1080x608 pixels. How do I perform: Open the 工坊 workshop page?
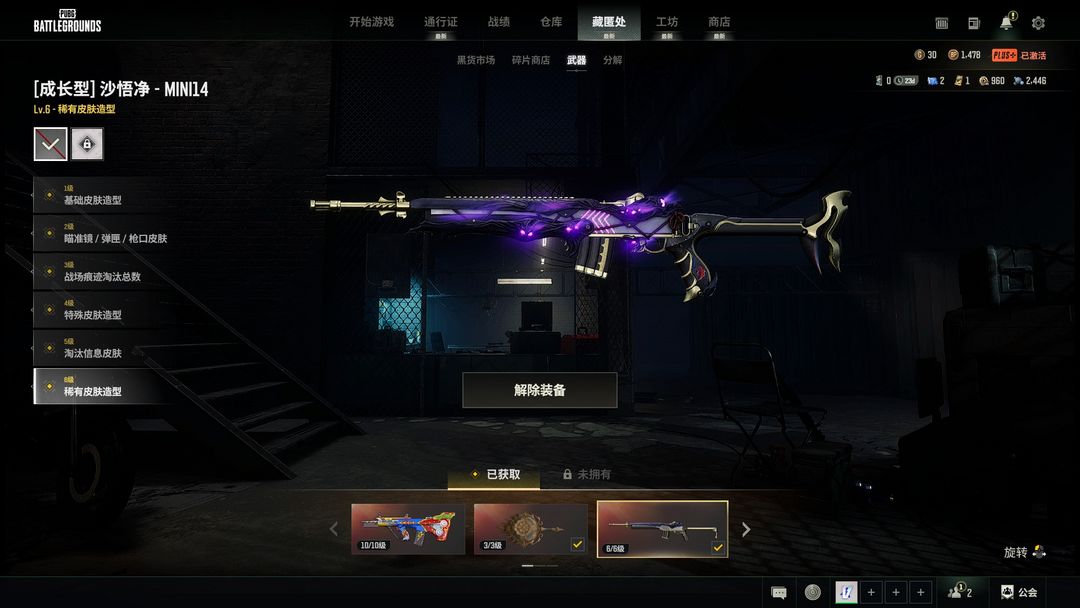click(666, 22)
